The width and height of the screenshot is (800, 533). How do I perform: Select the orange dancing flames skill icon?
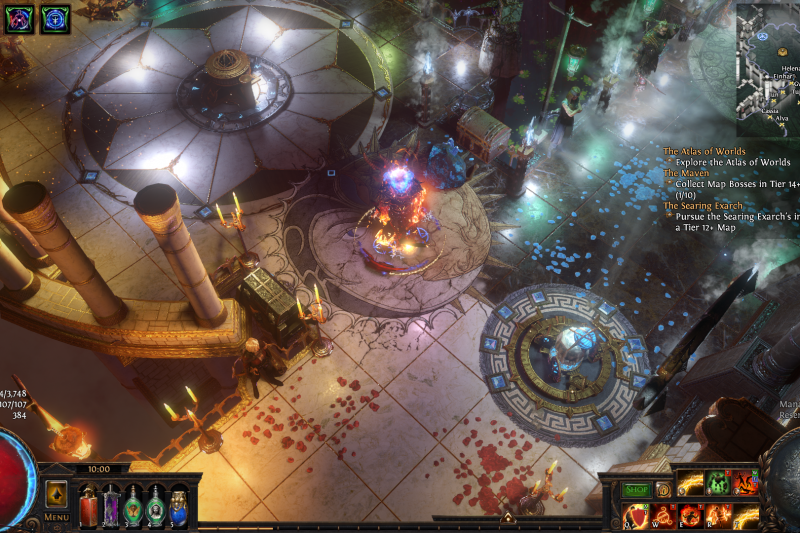[745, 484]
